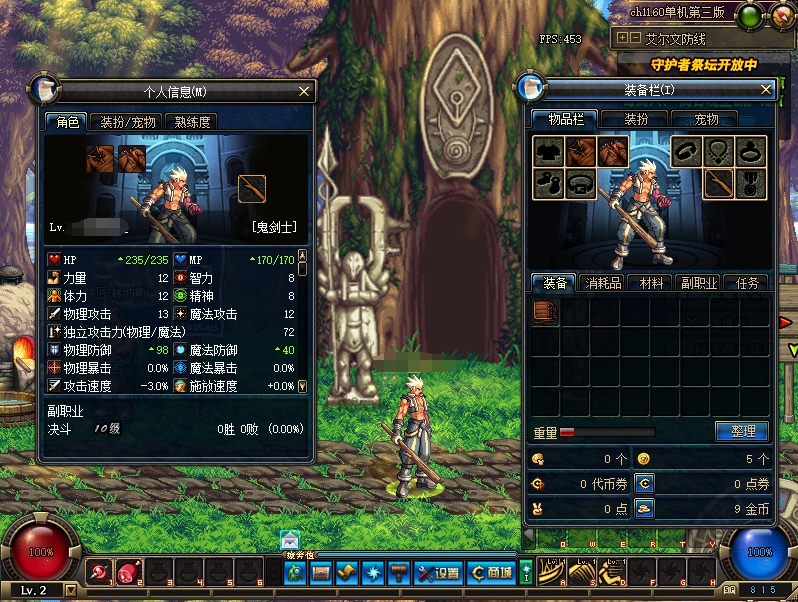The image size is (798, 602).
Task: Open the 熟练度 proficiency tab
Action: click(x=192, y=122)
